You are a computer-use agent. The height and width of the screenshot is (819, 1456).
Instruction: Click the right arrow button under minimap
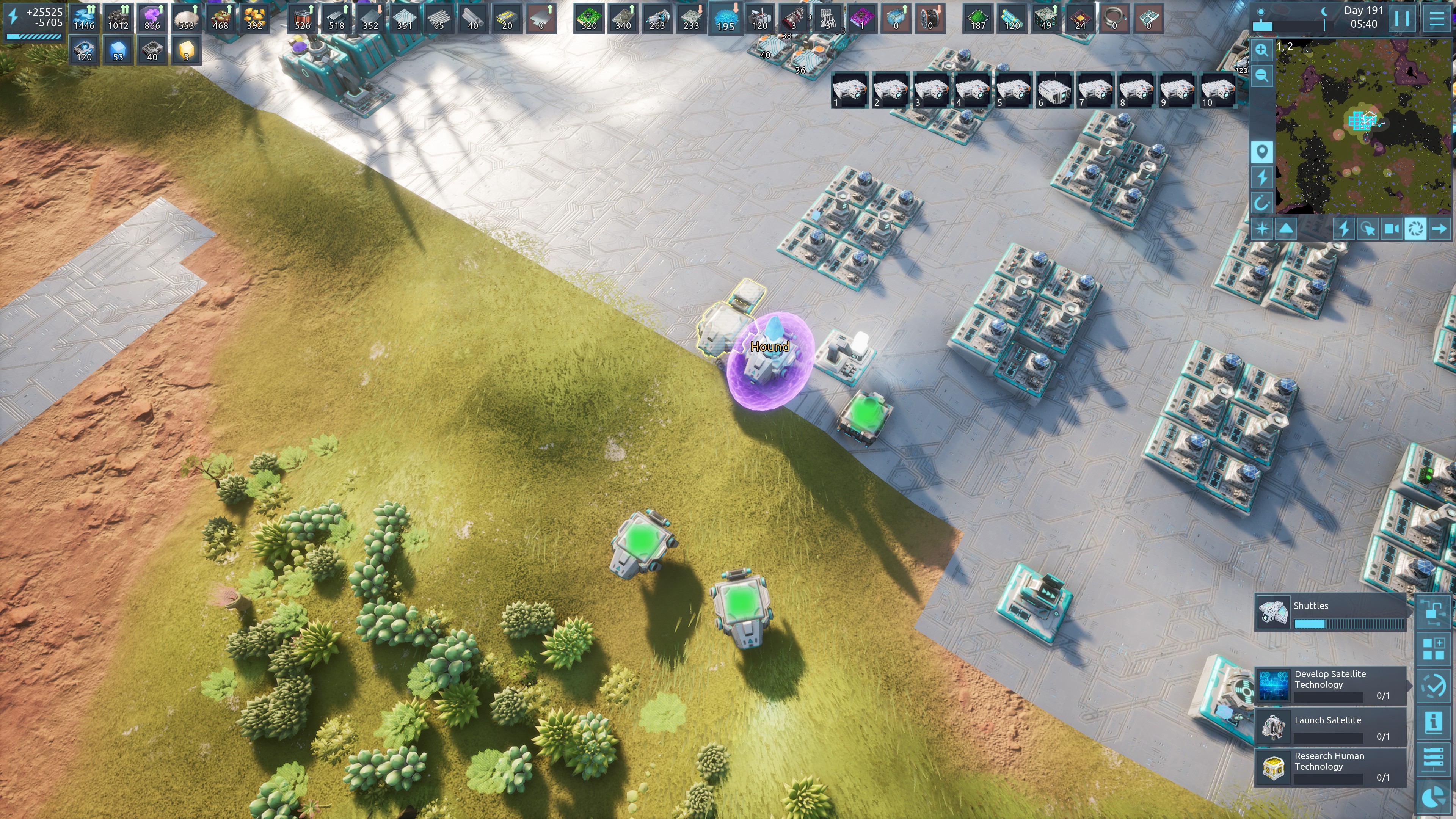pyautogui.click(x=1440, y=229)
